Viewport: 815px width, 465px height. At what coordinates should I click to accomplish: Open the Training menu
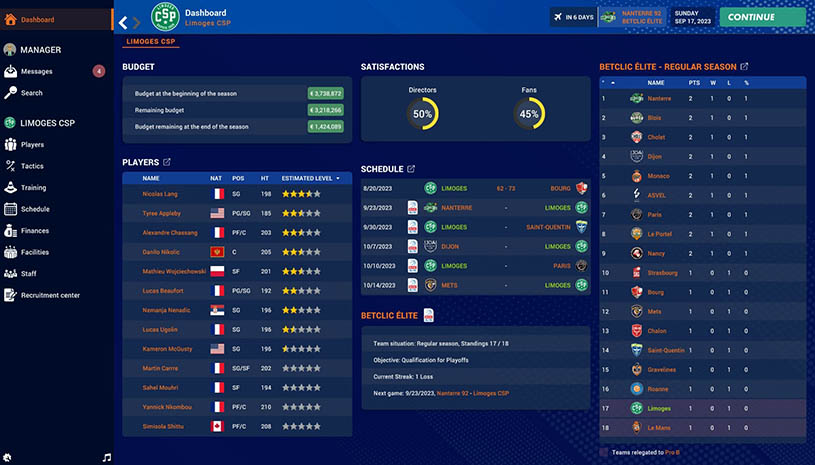(x=33, y=188)
